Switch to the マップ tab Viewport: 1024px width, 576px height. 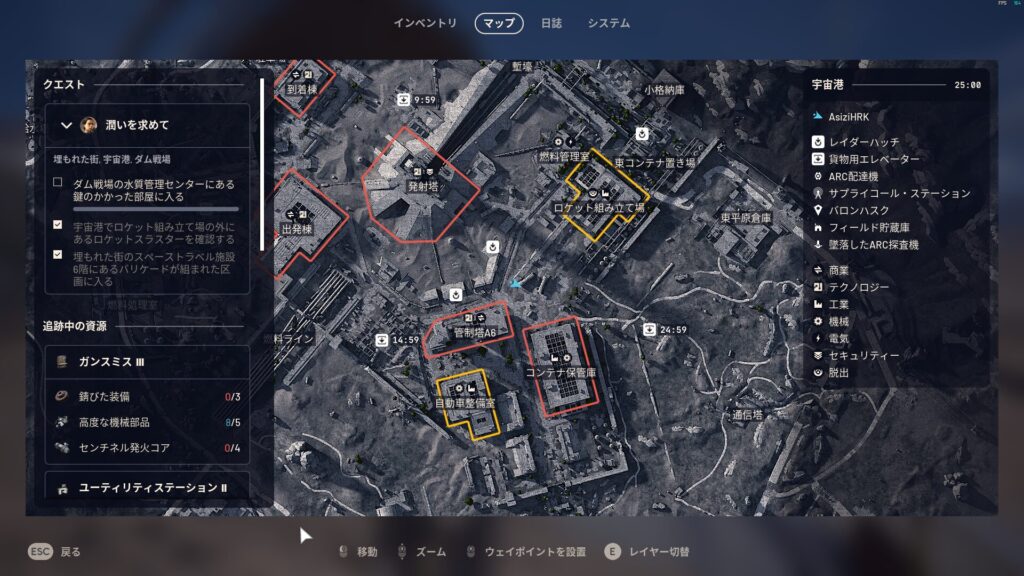[499, 23]
